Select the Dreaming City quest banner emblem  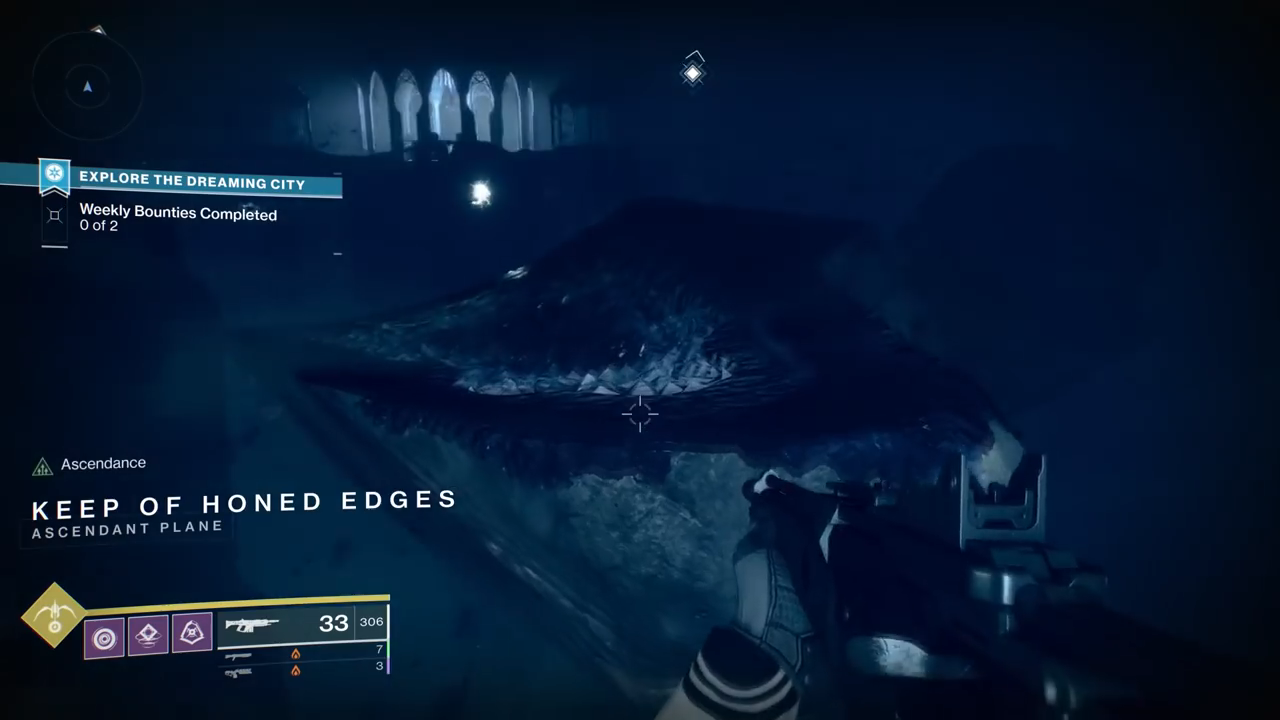pyautogui.click(x=54, y=176)
